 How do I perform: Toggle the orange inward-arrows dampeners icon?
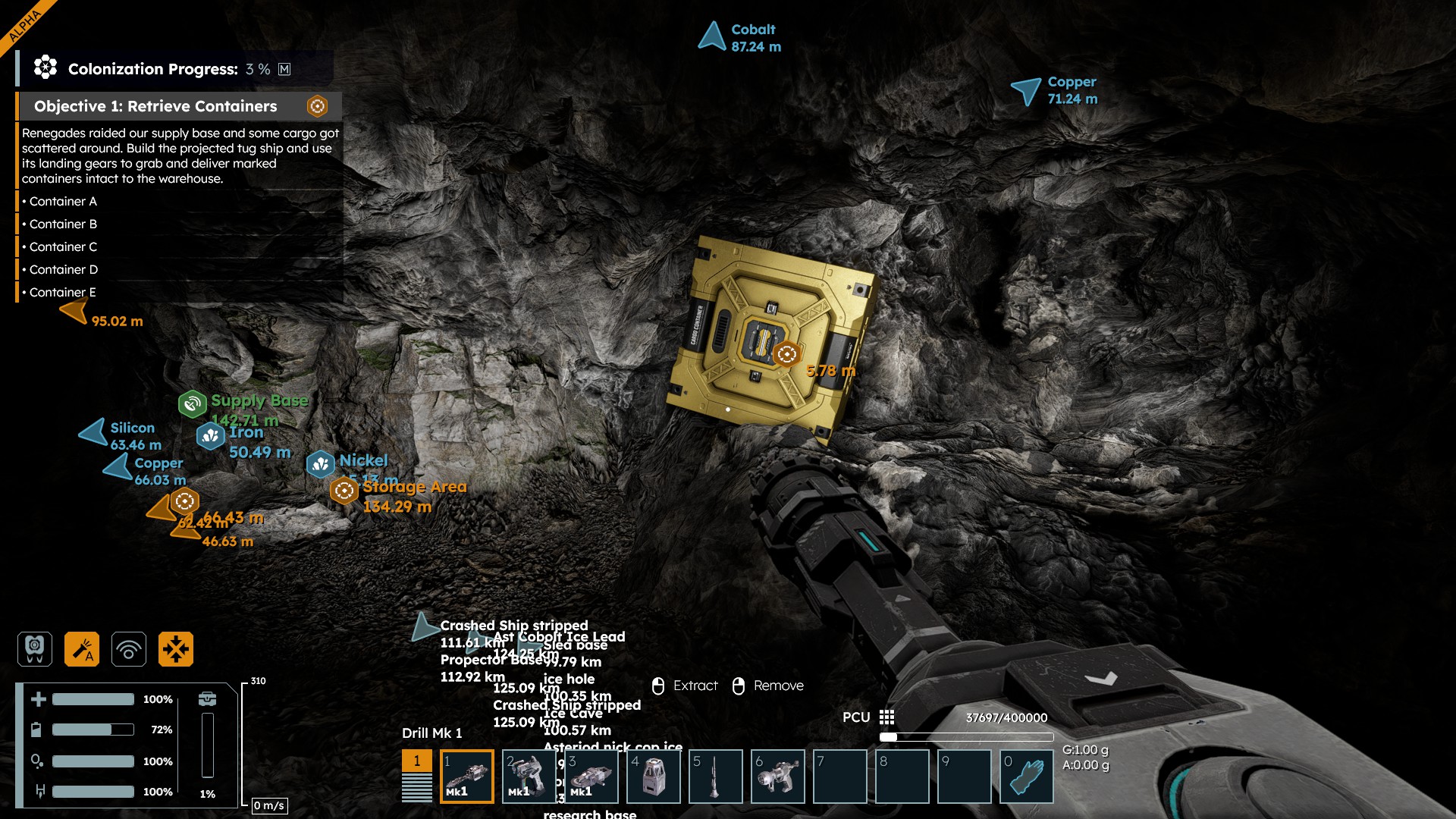(176, 649)
